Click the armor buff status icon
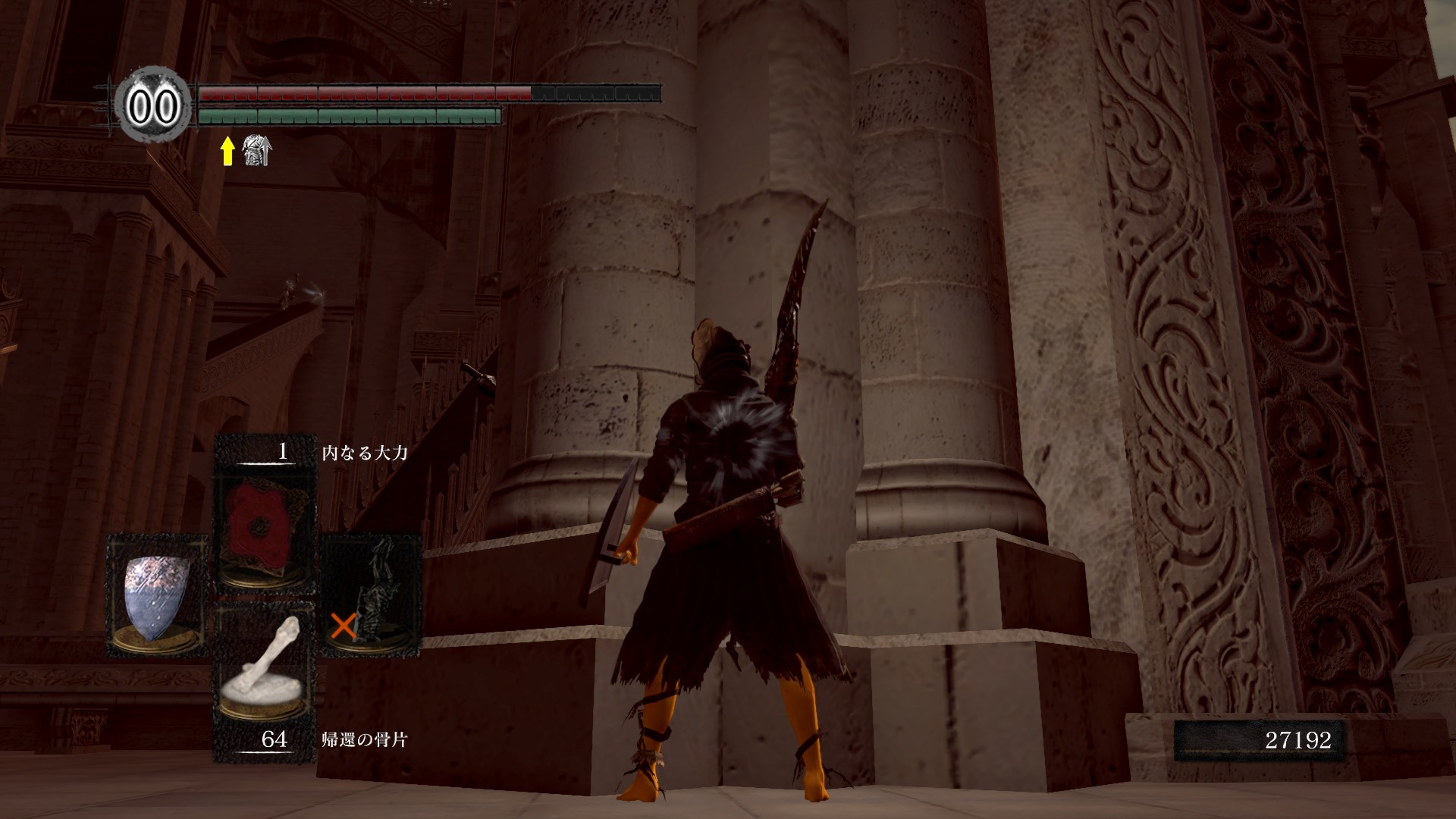The image size is (1456, 819). tap(256, 152)
